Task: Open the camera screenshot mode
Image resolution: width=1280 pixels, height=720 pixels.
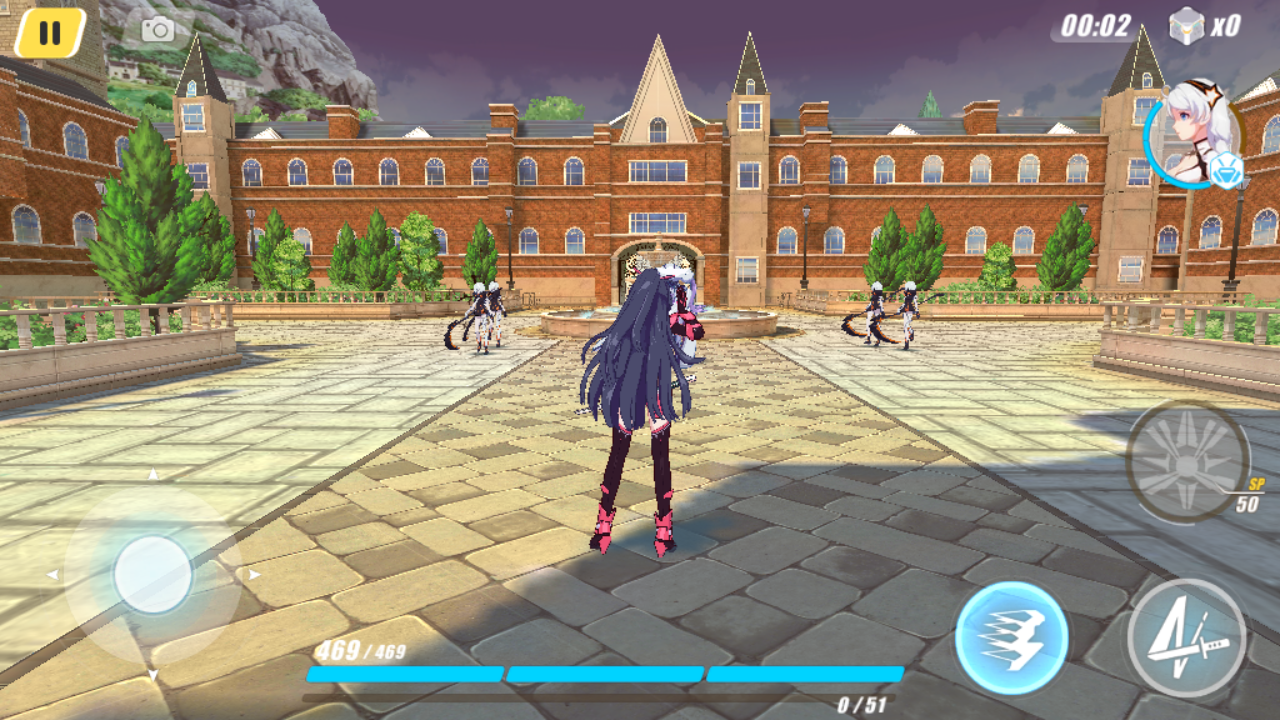Action: pos(158,30)
